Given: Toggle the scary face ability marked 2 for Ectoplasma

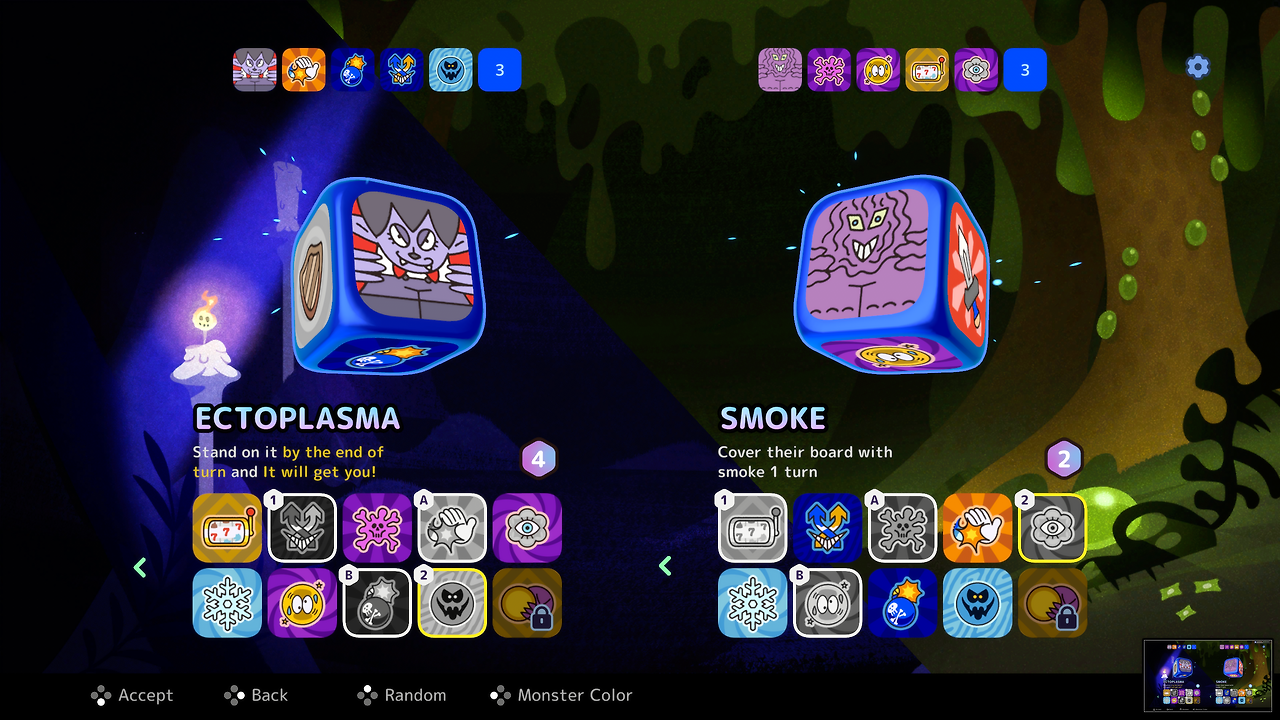Looking at the screenshot, I should click(x=452, y=603).
